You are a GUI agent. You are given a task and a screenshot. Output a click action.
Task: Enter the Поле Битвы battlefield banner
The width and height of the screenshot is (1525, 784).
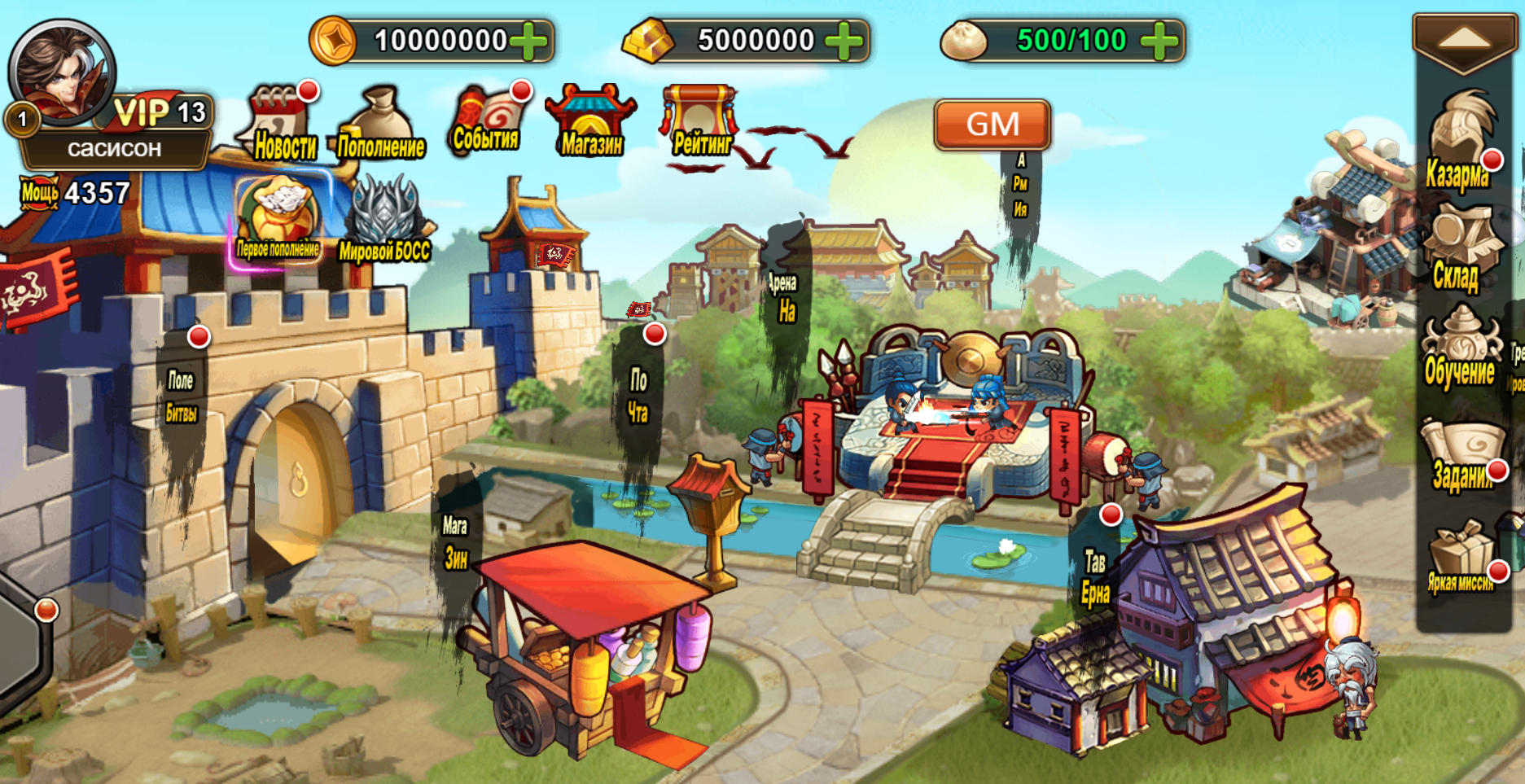182,399
